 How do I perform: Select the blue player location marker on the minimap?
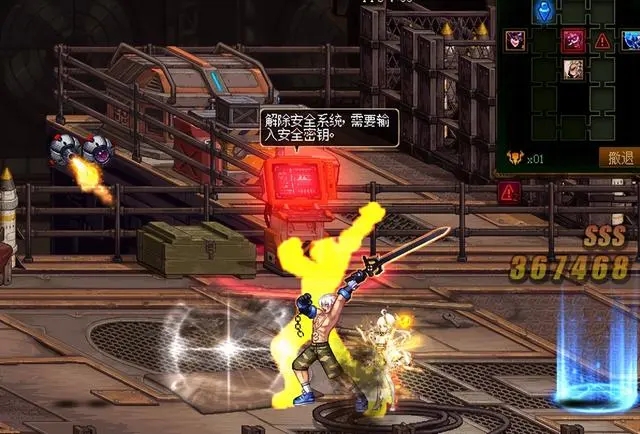pyautogui.click(x=544, y=12)
